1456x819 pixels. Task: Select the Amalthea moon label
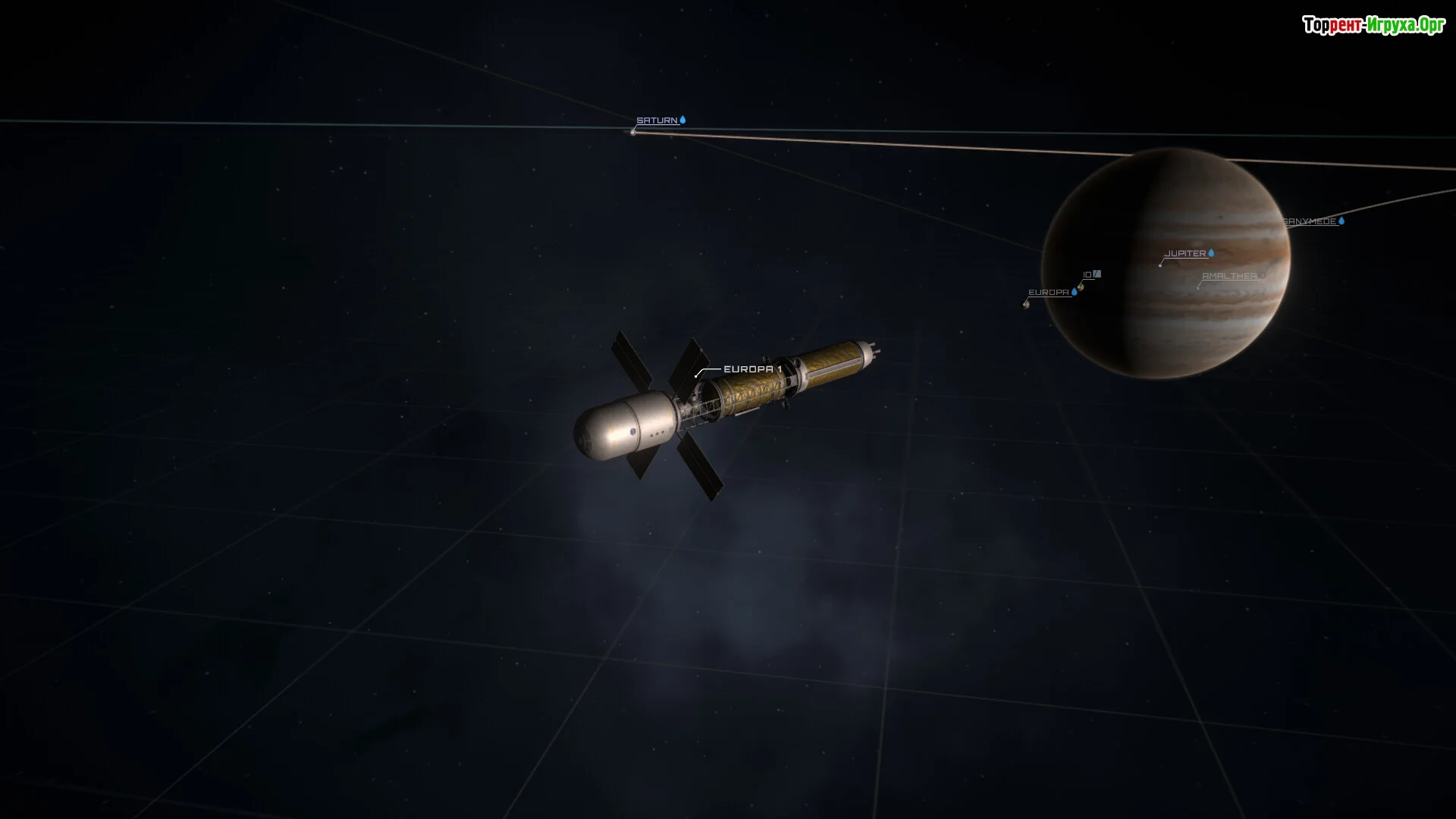pos(1229,276)
